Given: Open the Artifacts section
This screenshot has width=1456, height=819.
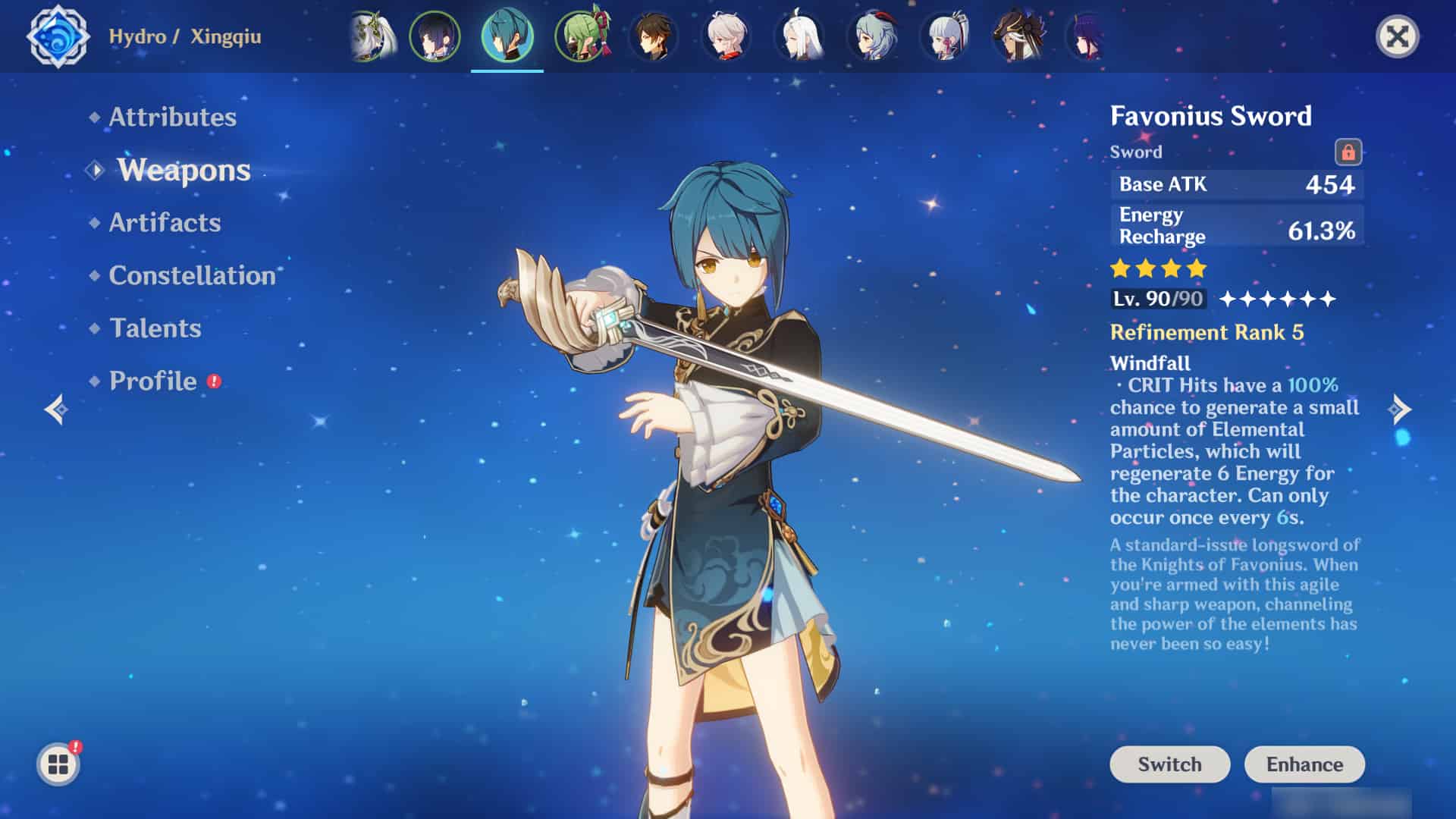Looking at the screenshot, I should pyautogui.click(x=165, y=223).
